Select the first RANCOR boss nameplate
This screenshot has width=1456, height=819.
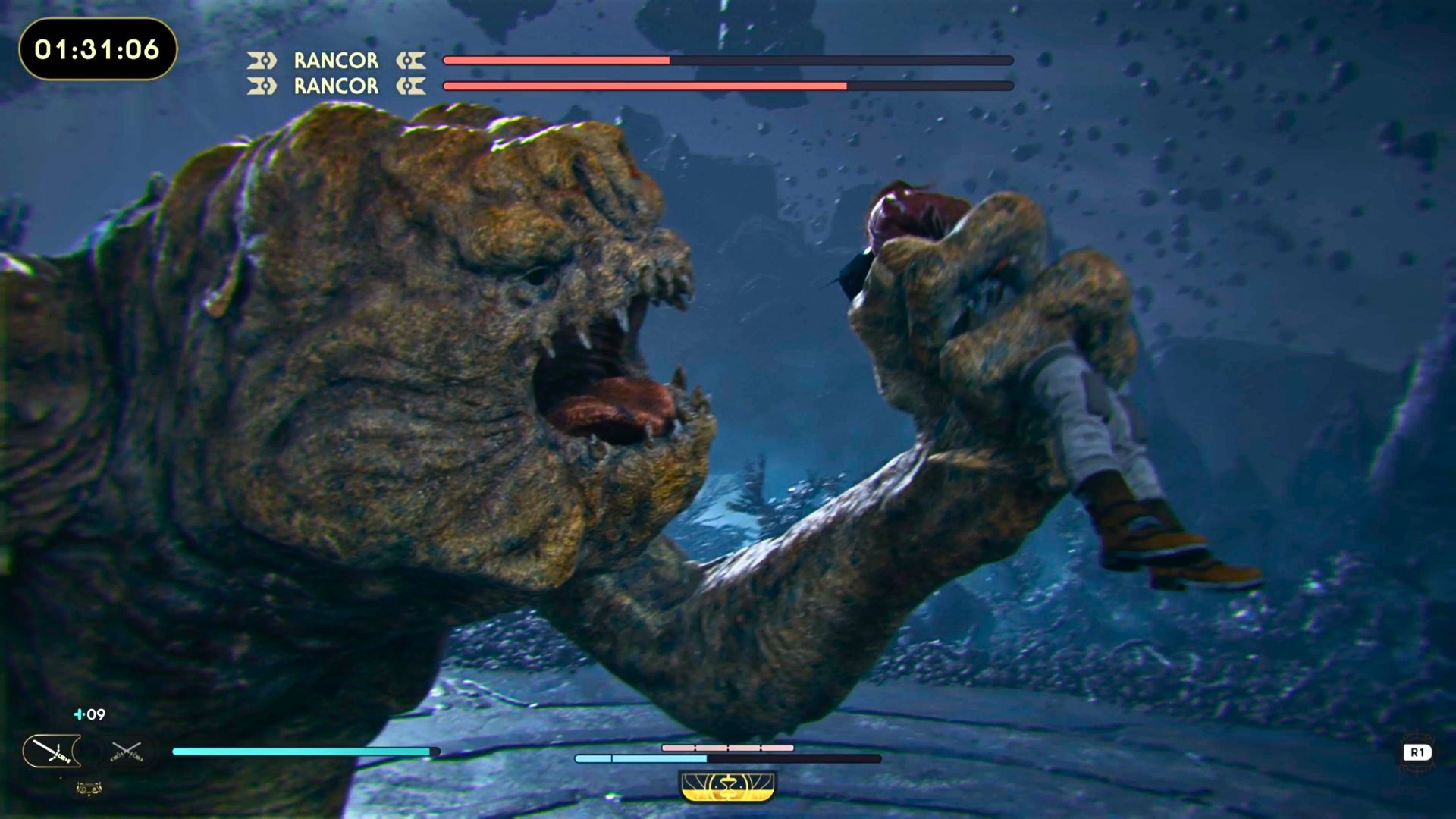coord(334,61)
